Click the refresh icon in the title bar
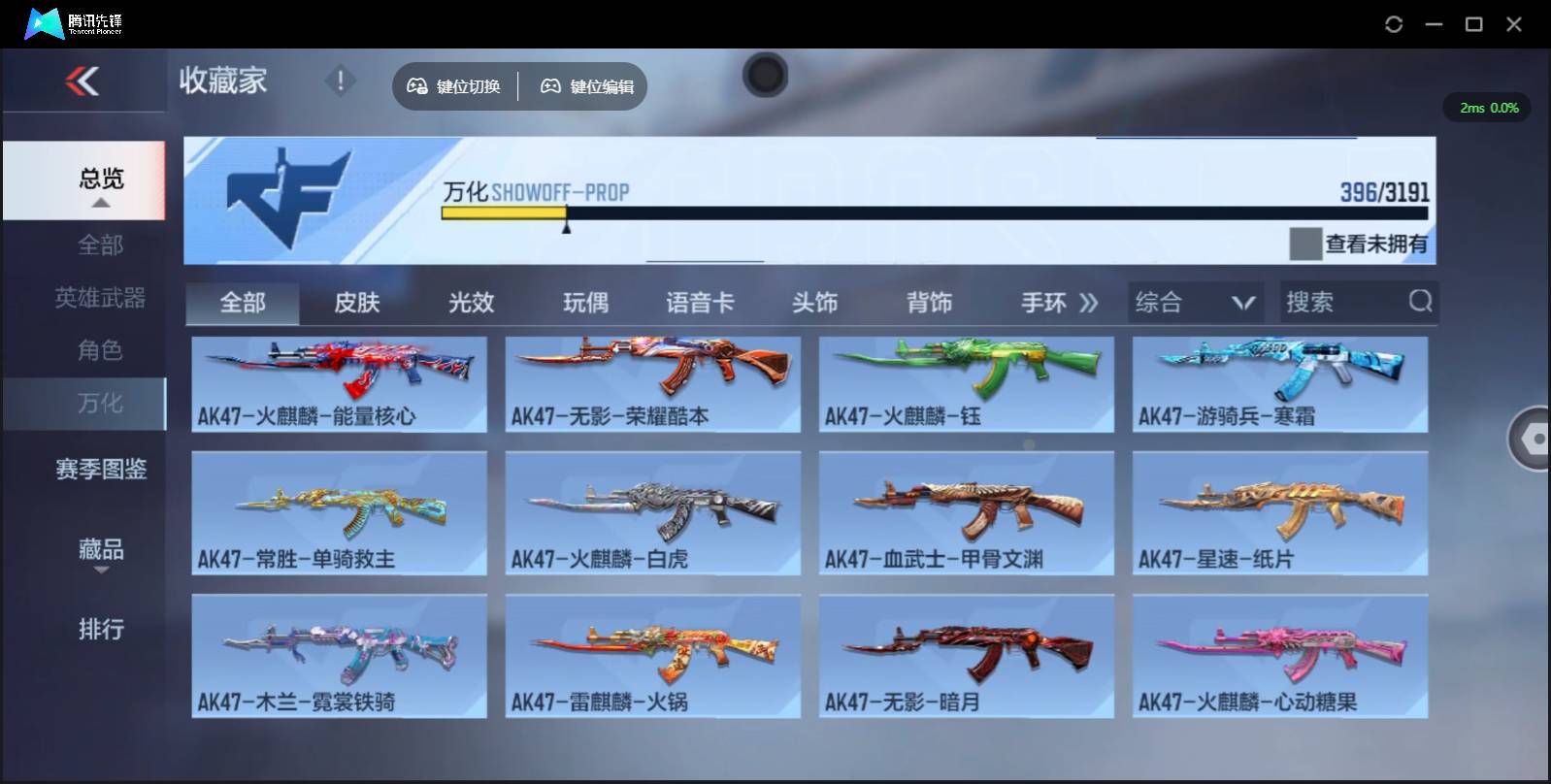The image size is (1551, 784). pos(1395,23)
